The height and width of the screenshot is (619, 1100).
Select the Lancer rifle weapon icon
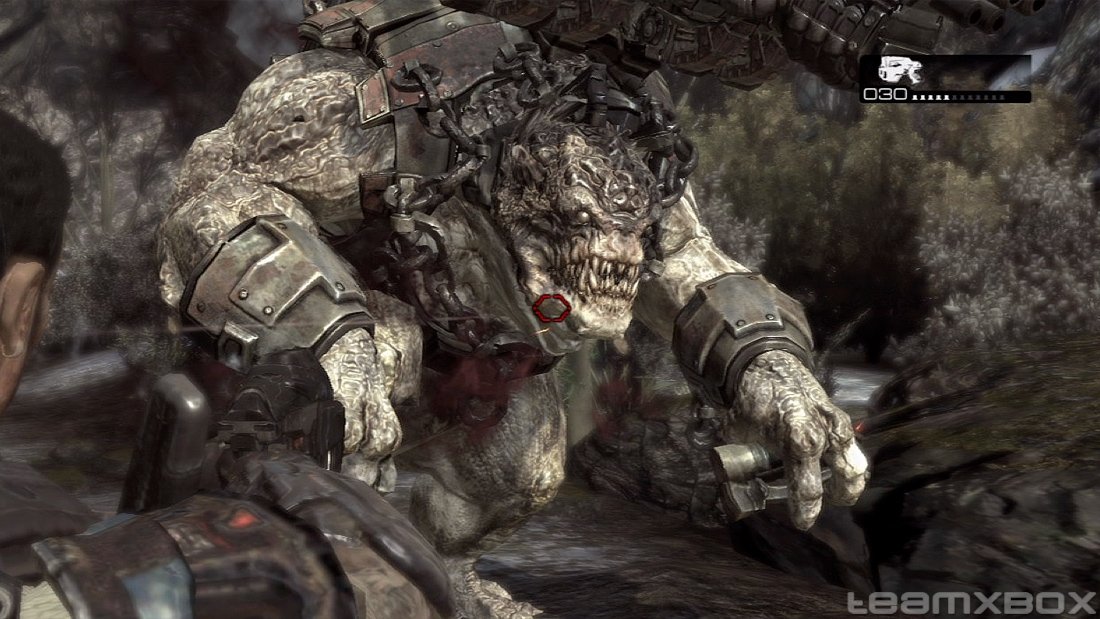coord(899,70)
